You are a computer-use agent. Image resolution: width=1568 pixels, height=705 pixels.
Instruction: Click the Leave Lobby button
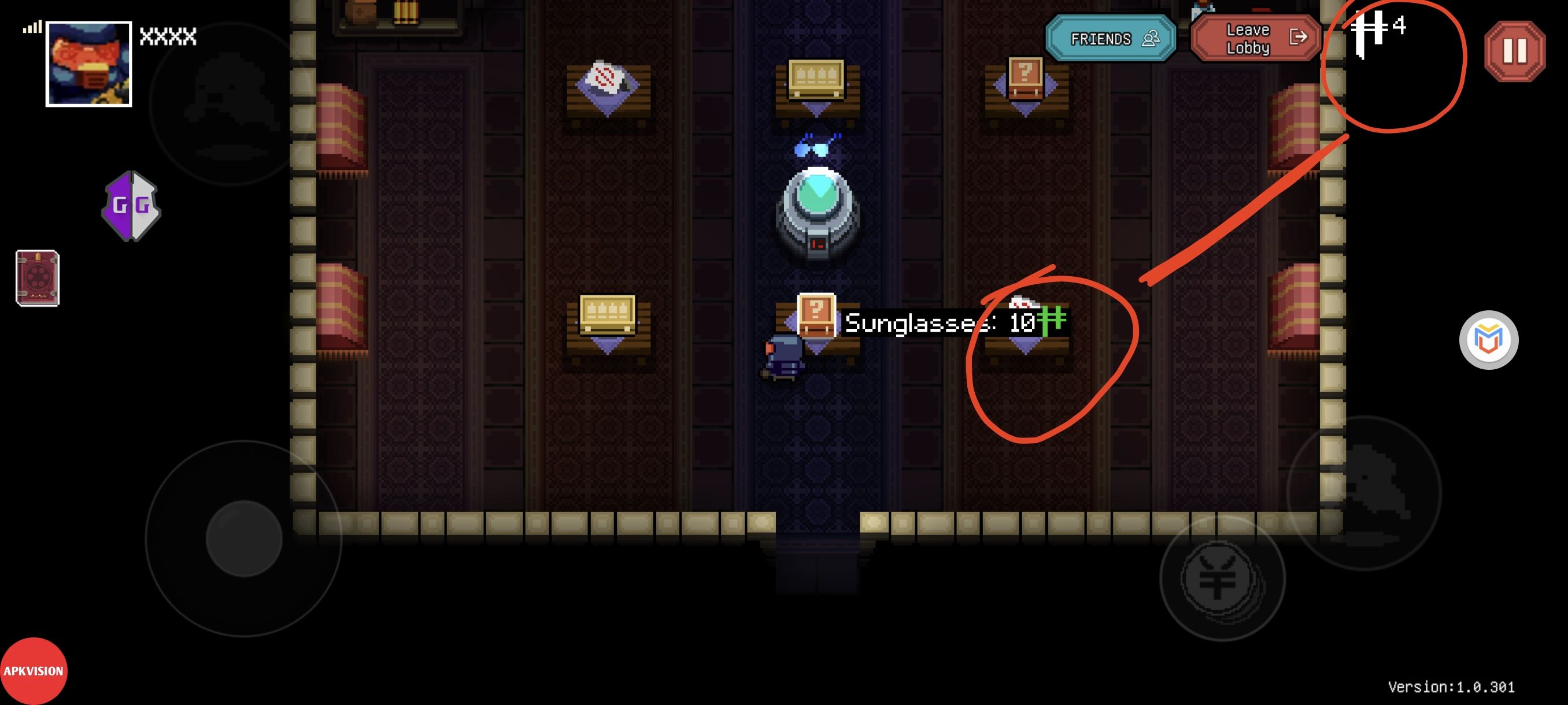tap(1256, 39)
